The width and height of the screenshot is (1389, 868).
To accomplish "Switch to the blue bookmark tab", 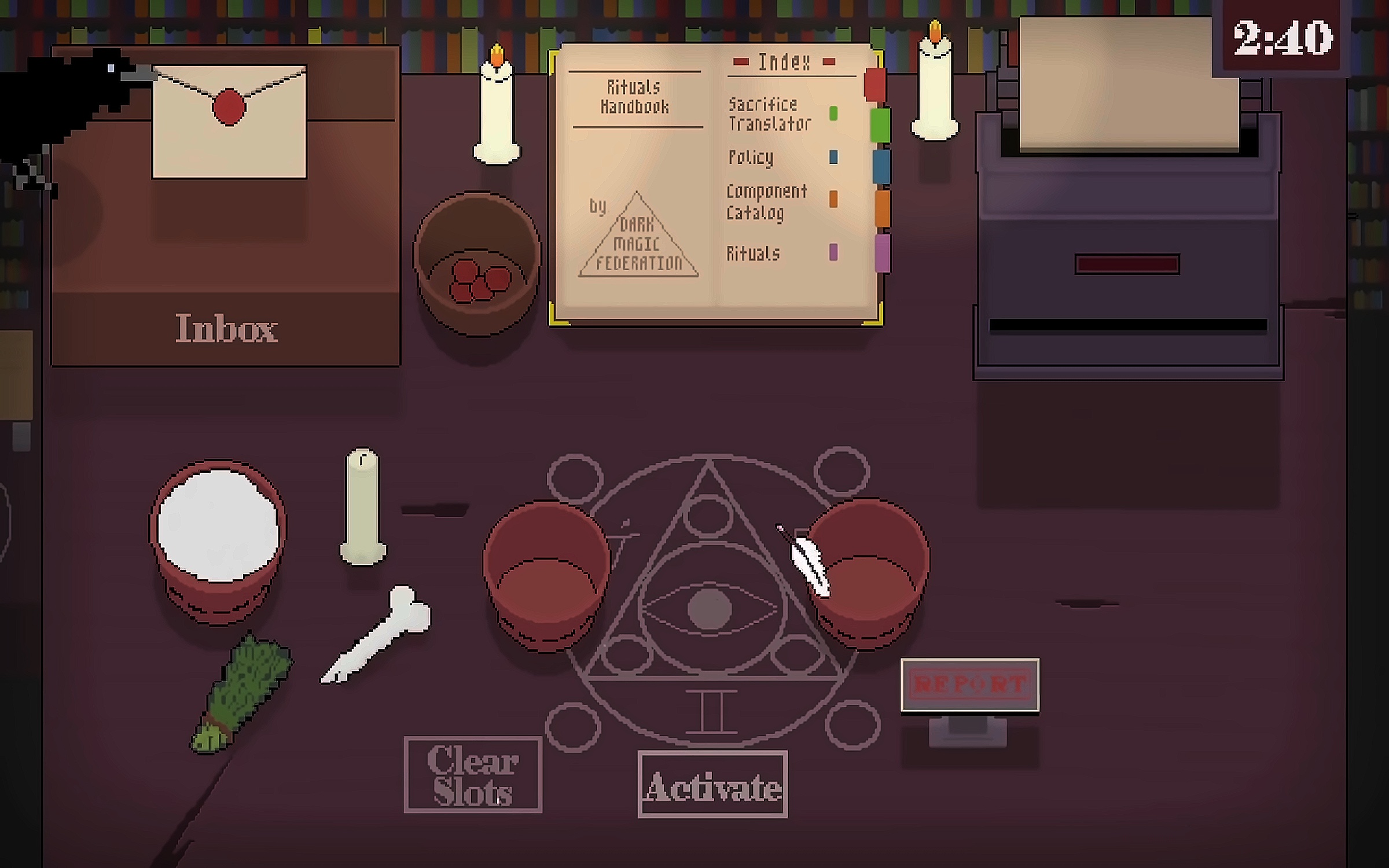I will (881, 167).
